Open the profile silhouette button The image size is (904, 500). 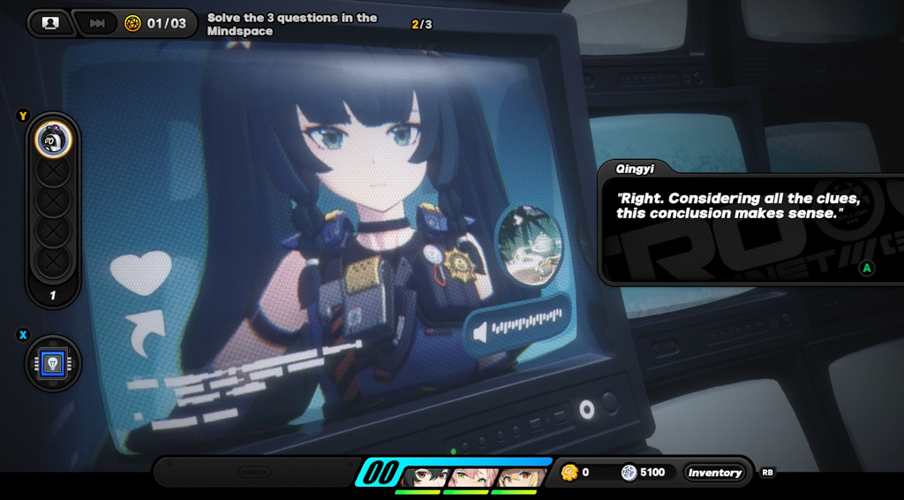(x=50, y=23)
